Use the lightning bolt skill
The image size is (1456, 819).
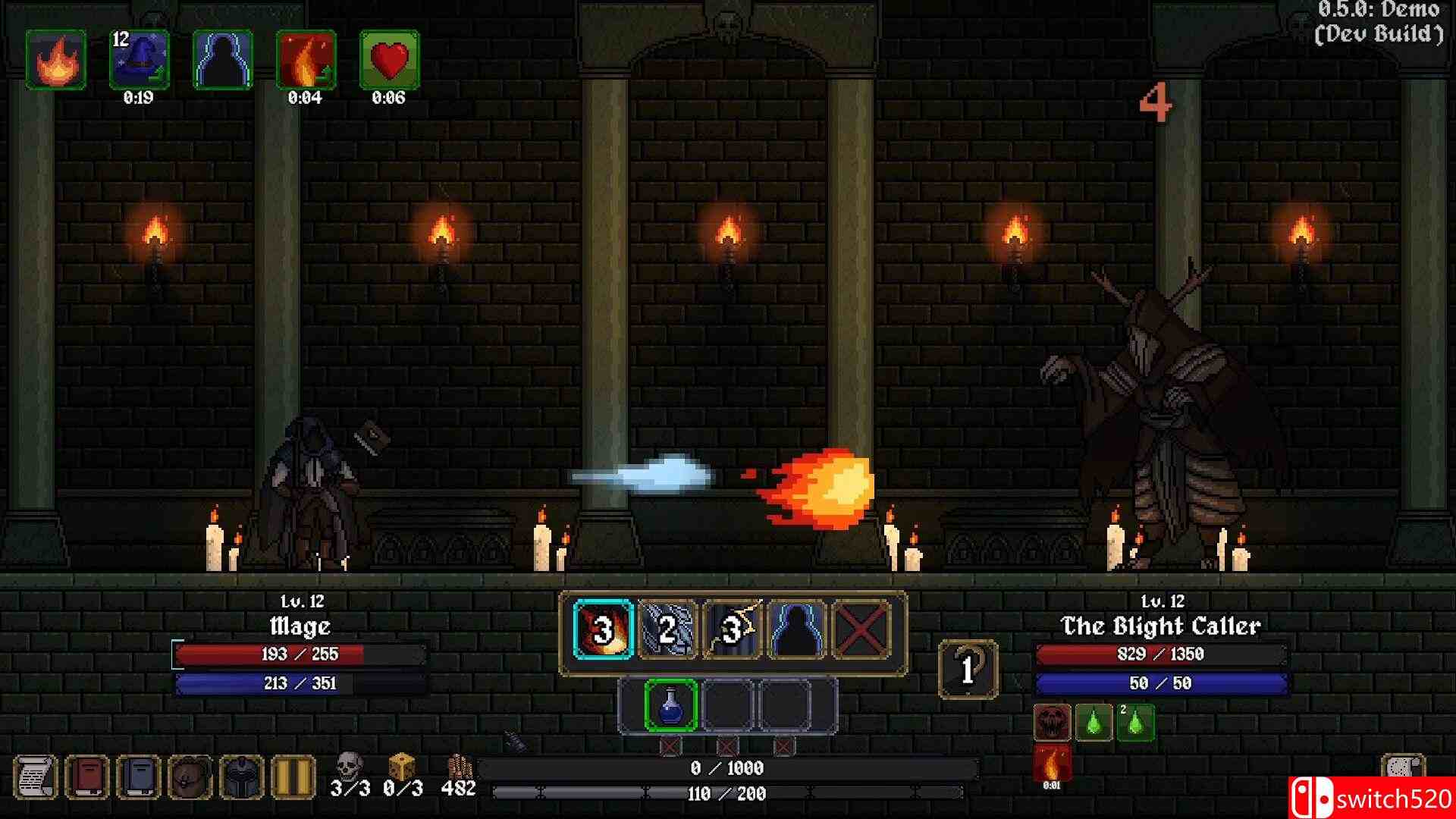(733, 629)
